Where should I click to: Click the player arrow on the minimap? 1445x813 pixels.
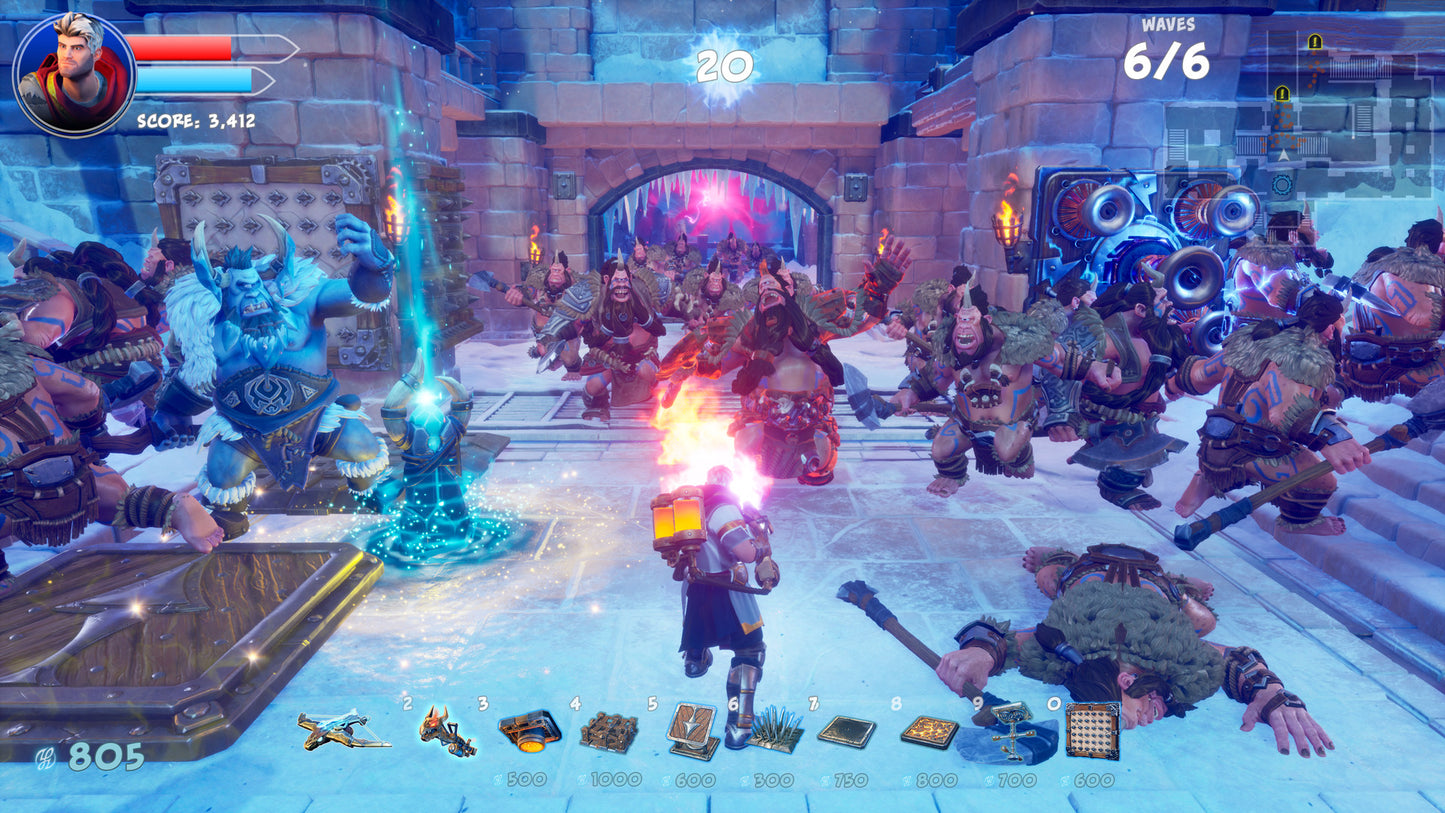click(x=1283, y=155)
